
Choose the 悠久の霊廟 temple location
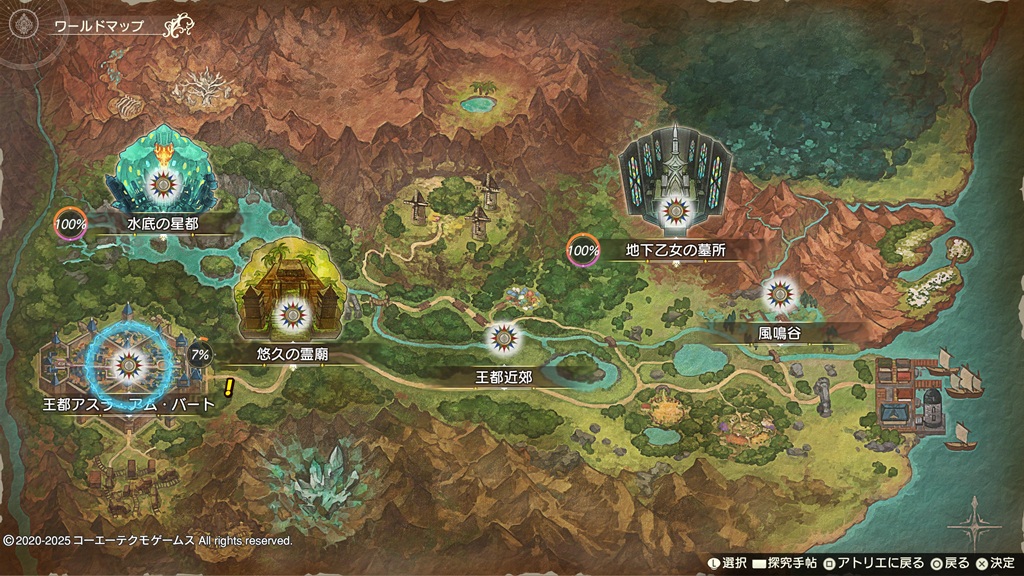290,312
